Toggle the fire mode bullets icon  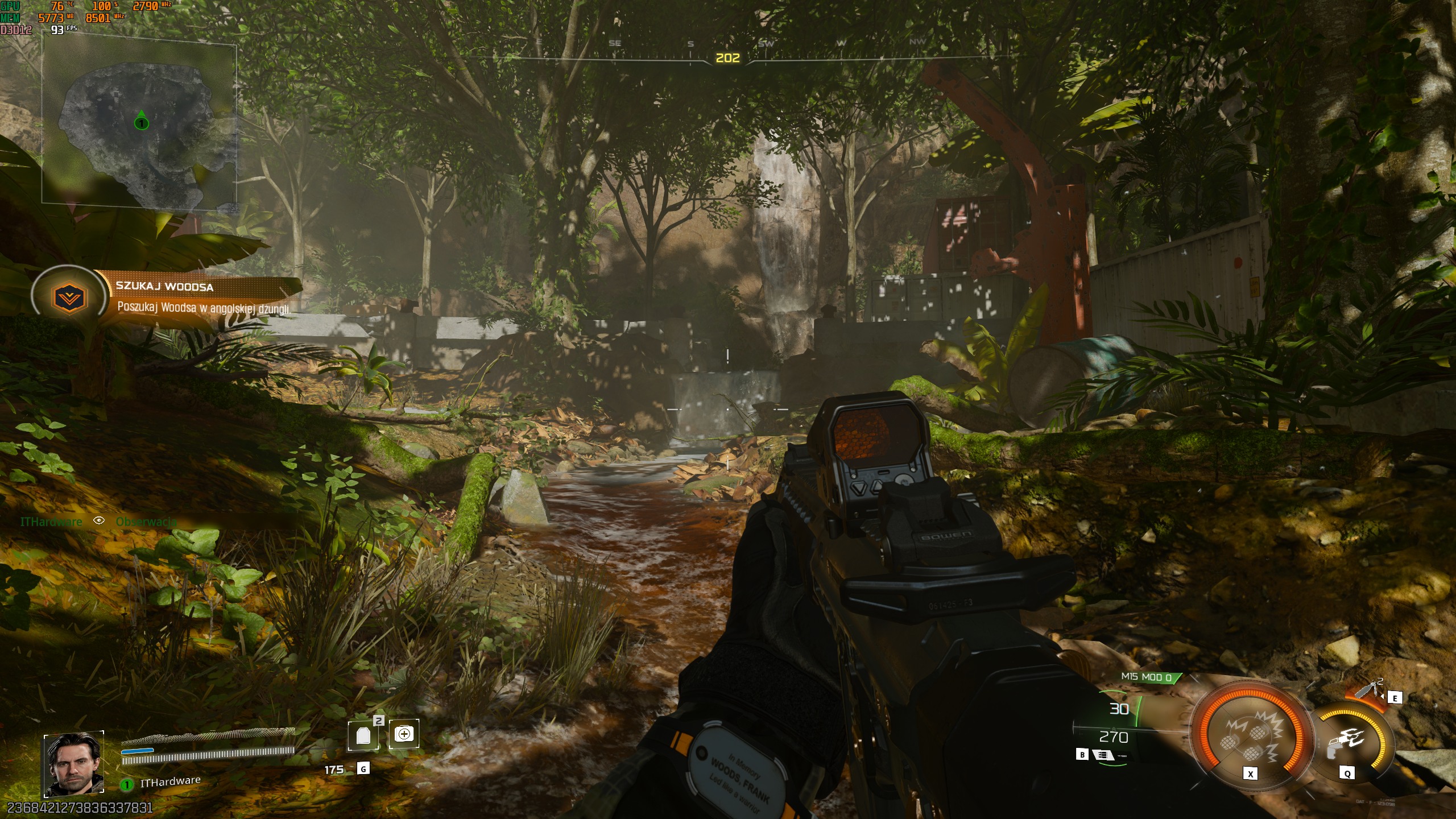coord(1103,755)
